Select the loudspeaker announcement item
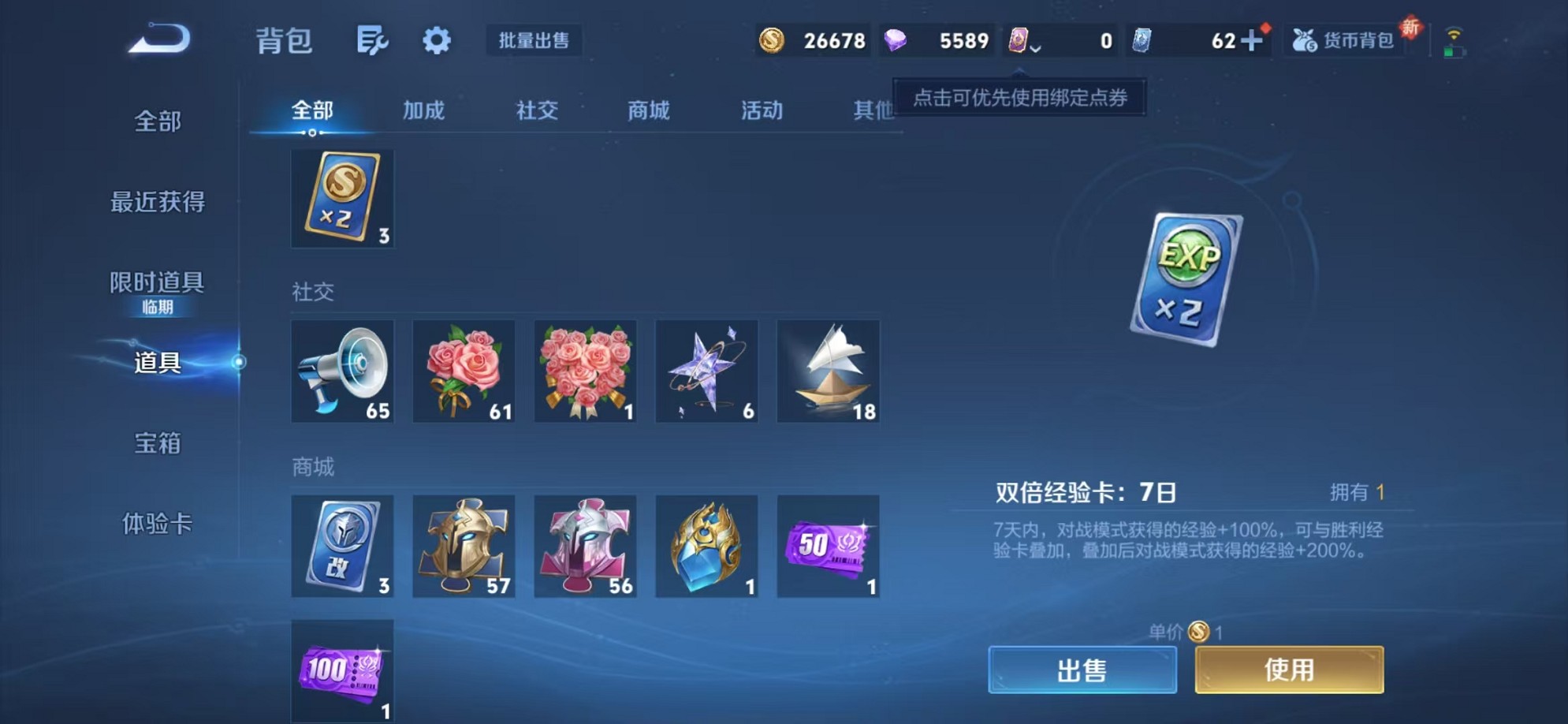Viewport: 1568px width, 724px height. tap(343, 371)
